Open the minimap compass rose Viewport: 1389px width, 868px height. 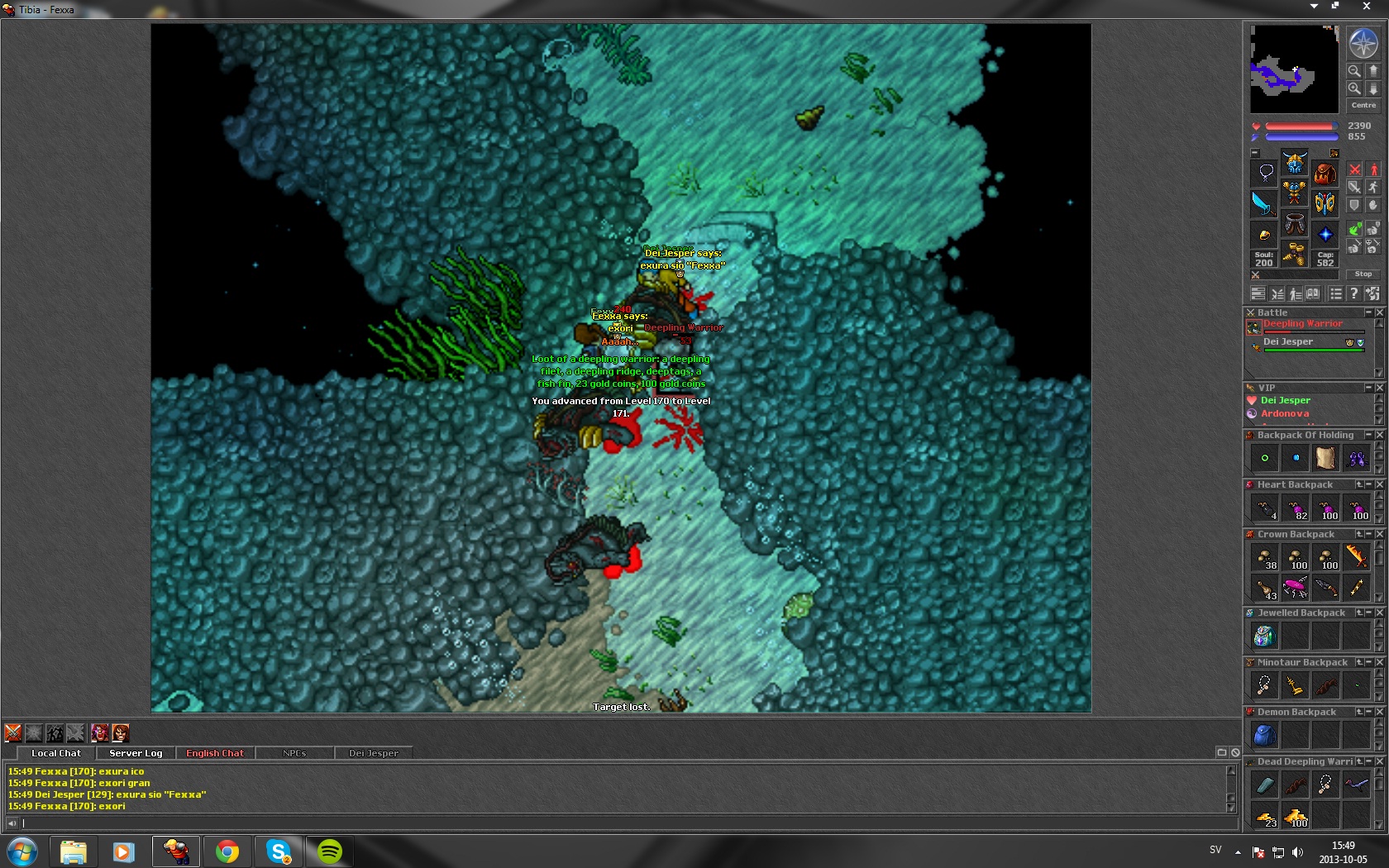(1363, 43)
